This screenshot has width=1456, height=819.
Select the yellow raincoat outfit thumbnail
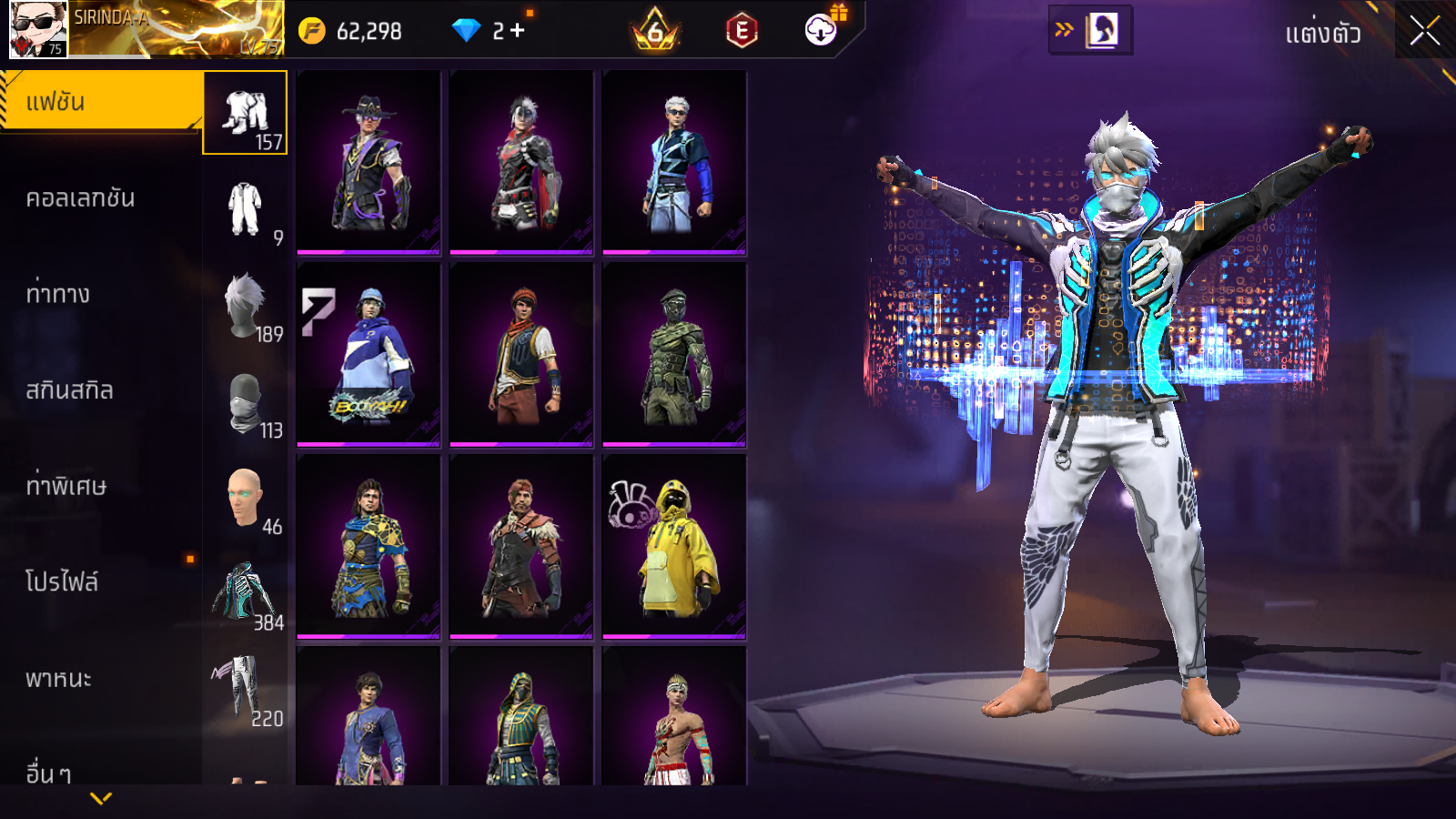coord(674,546)
